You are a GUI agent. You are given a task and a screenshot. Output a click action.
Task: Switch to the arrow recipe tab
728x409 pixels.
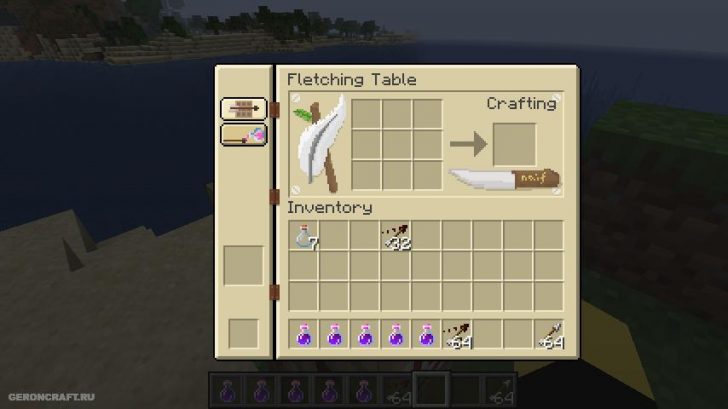pyautogui.click(x=244, y=109)
